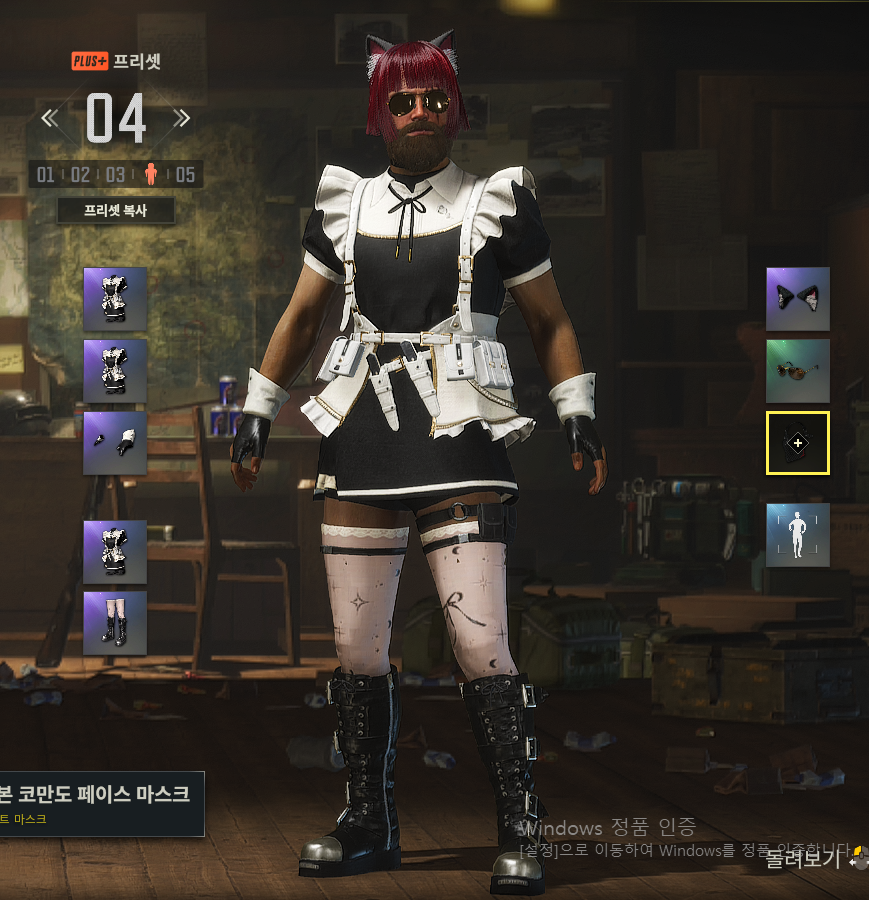Image resolution: width=869 pixels, height=900 pixels.
Task: Select the orange character icon preset tab
Action: 151,175
